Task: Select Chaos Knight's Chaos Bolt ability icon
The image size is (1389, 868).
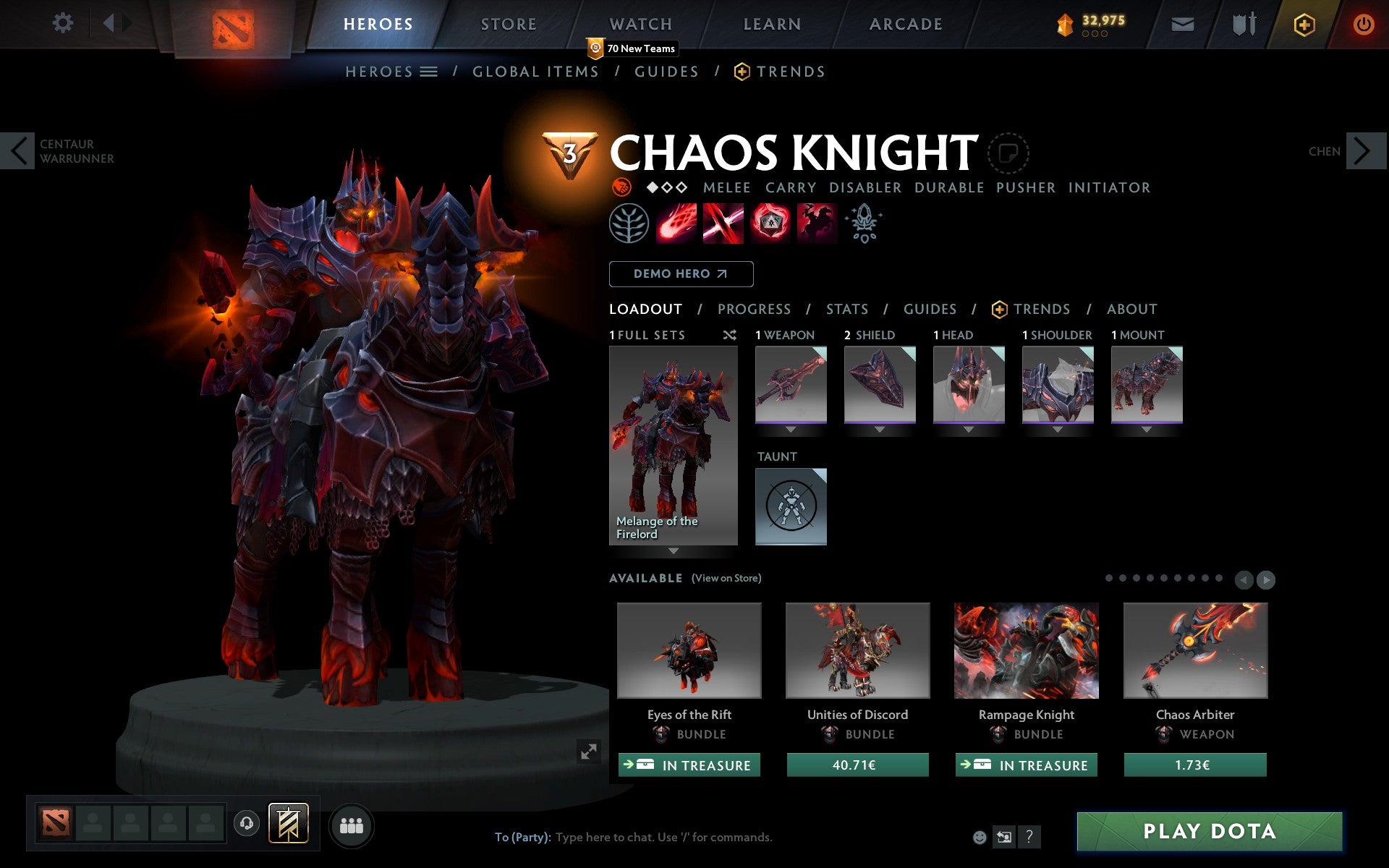Action: pos(676,224)
